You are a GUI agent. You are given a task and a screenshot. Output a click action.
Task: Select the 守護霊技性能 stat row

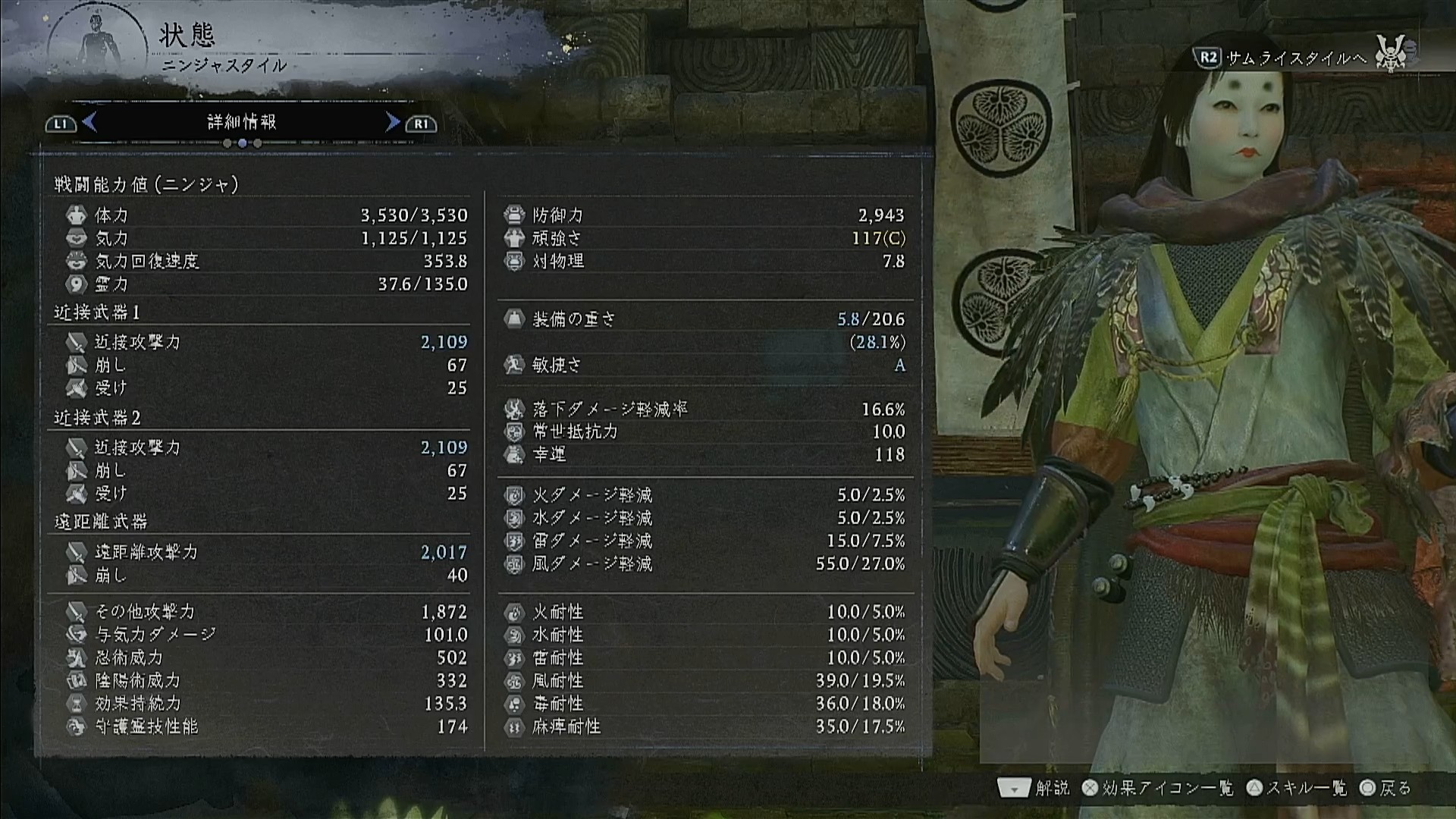pyautogui.click(x=265, y=726)
